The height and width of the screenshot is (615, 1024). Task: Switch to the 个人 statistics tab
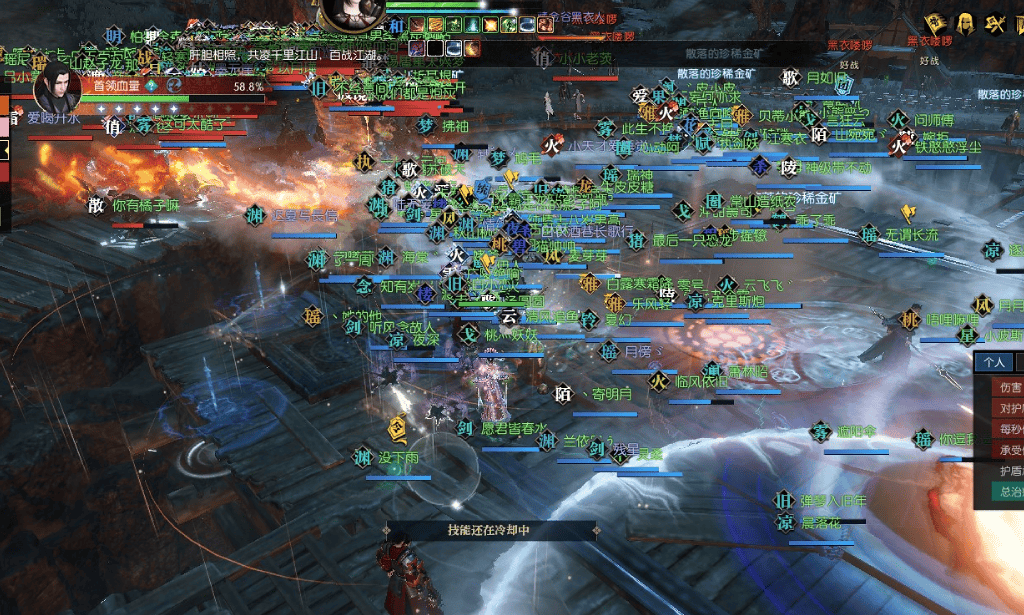[x=993, y=362]
